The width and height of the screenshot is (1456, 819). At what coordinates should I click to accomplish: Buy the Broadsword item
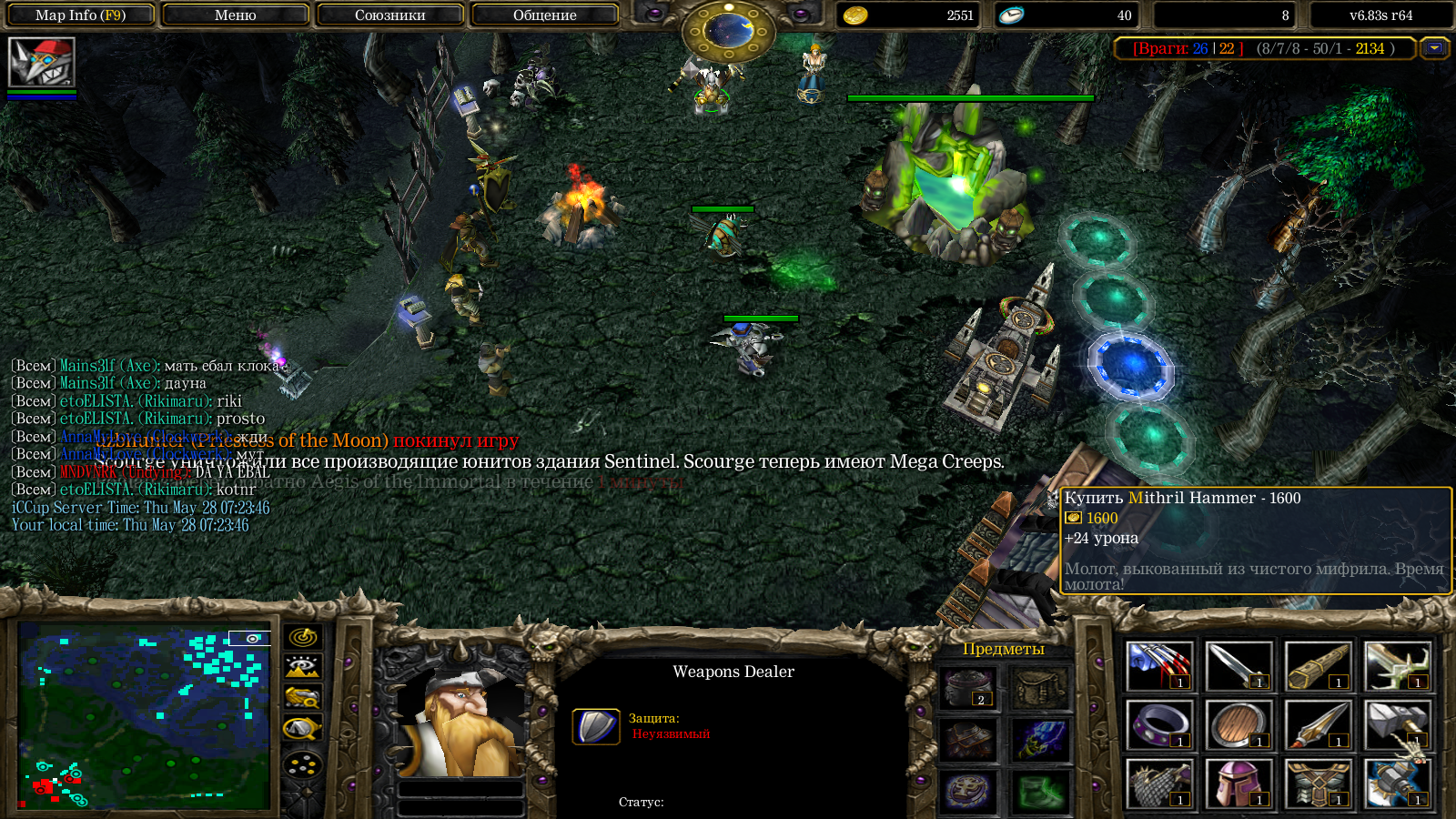[x=1238, y=666]
